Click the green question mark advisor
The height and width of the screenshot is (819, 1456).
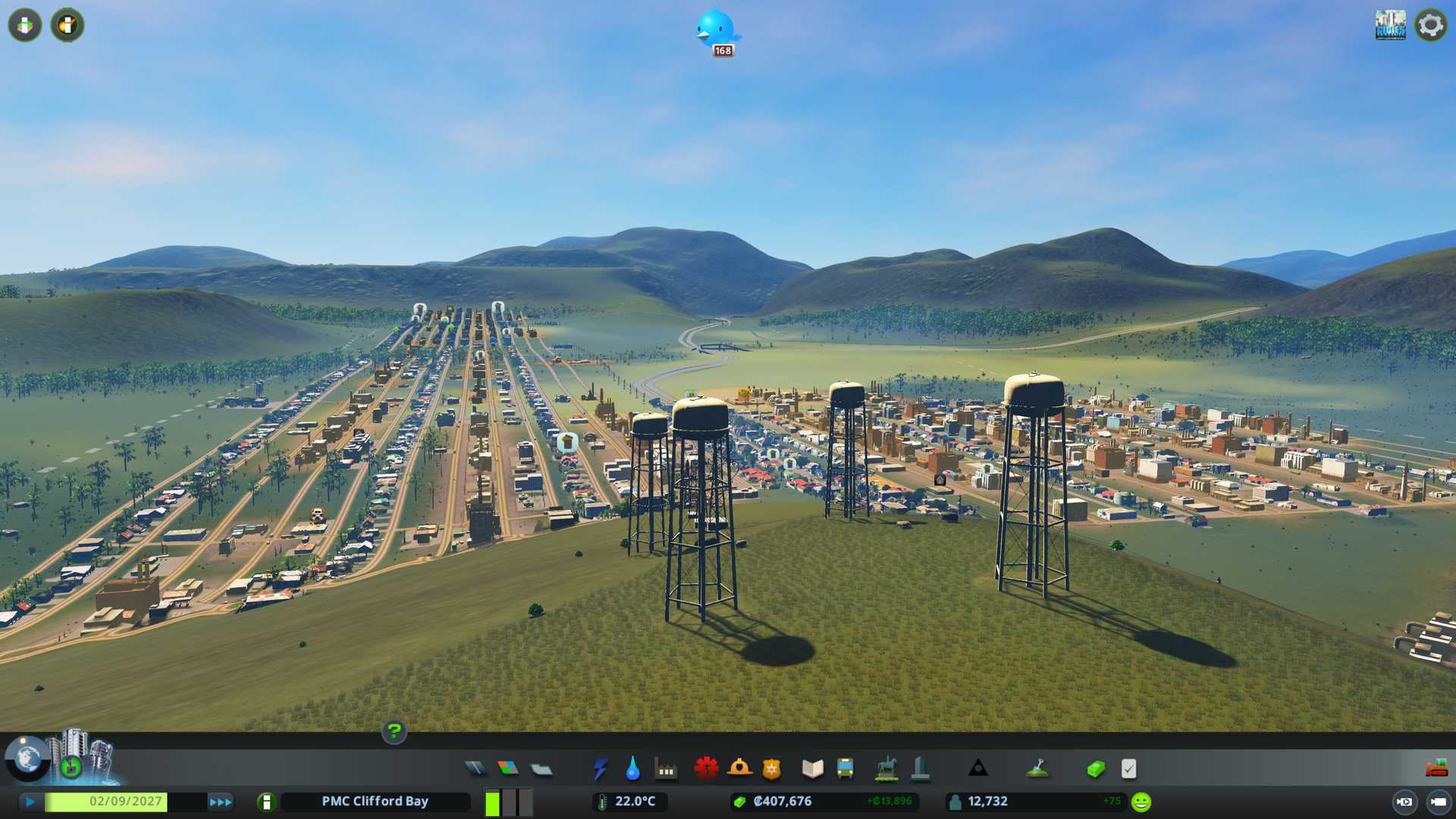tap(394, 732)
